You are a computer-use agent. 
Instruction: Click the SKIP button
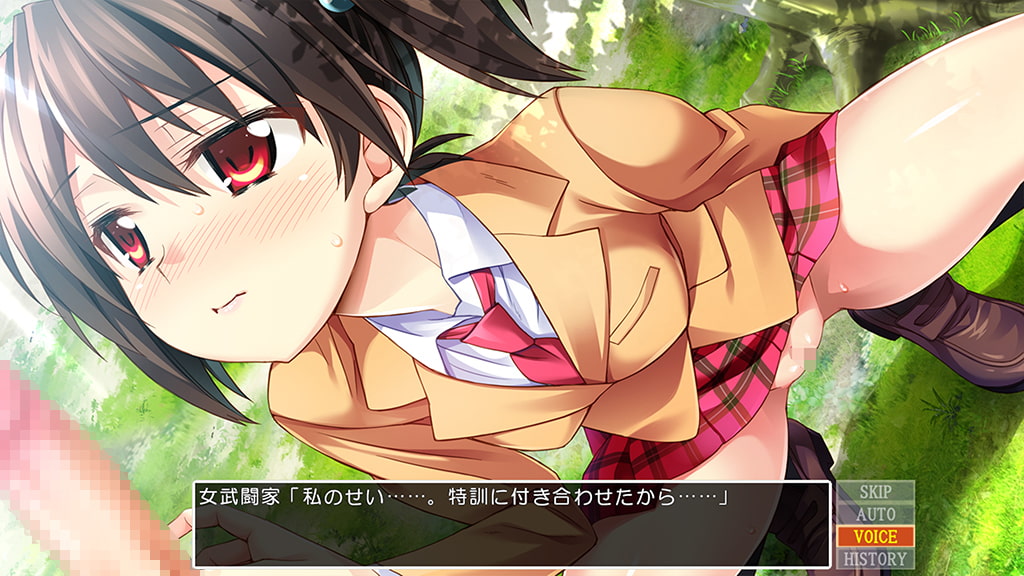coord(875,492)
